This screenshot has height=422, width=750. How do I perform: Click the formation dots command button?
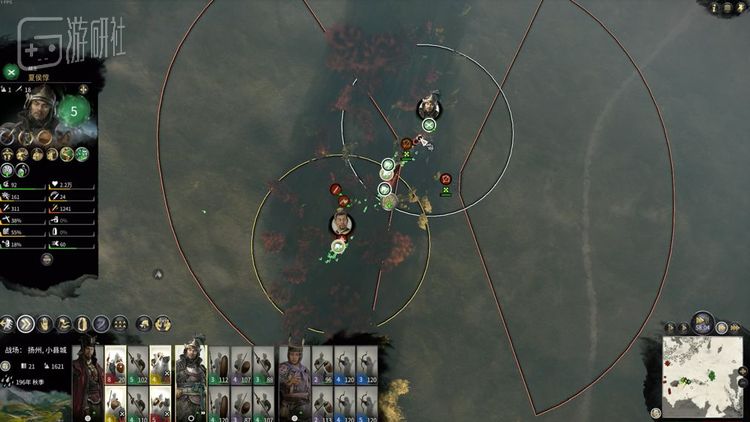[x=120, y=323]
